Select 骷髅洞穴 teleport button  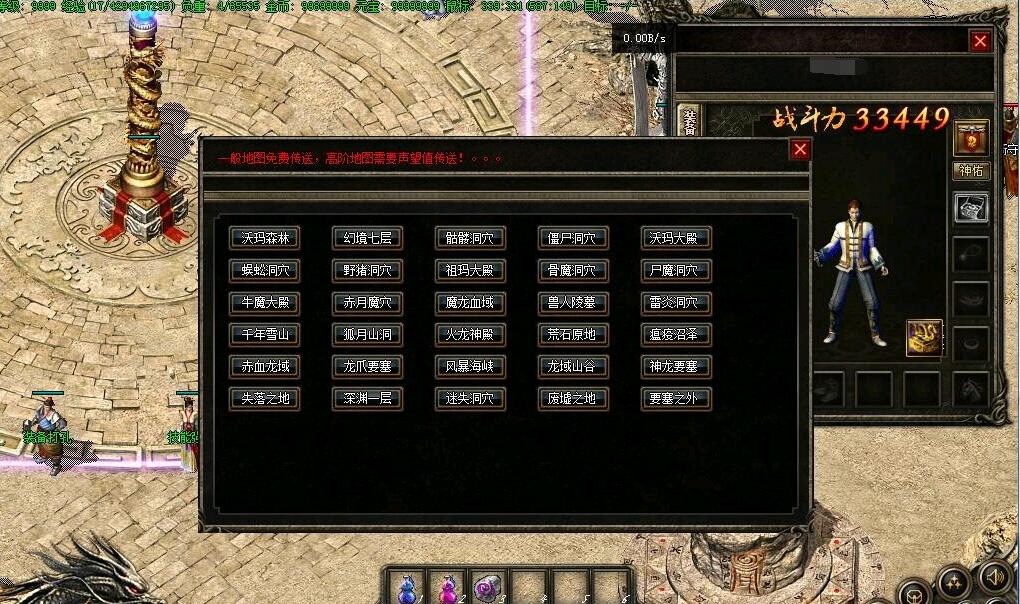coord(470,238)
